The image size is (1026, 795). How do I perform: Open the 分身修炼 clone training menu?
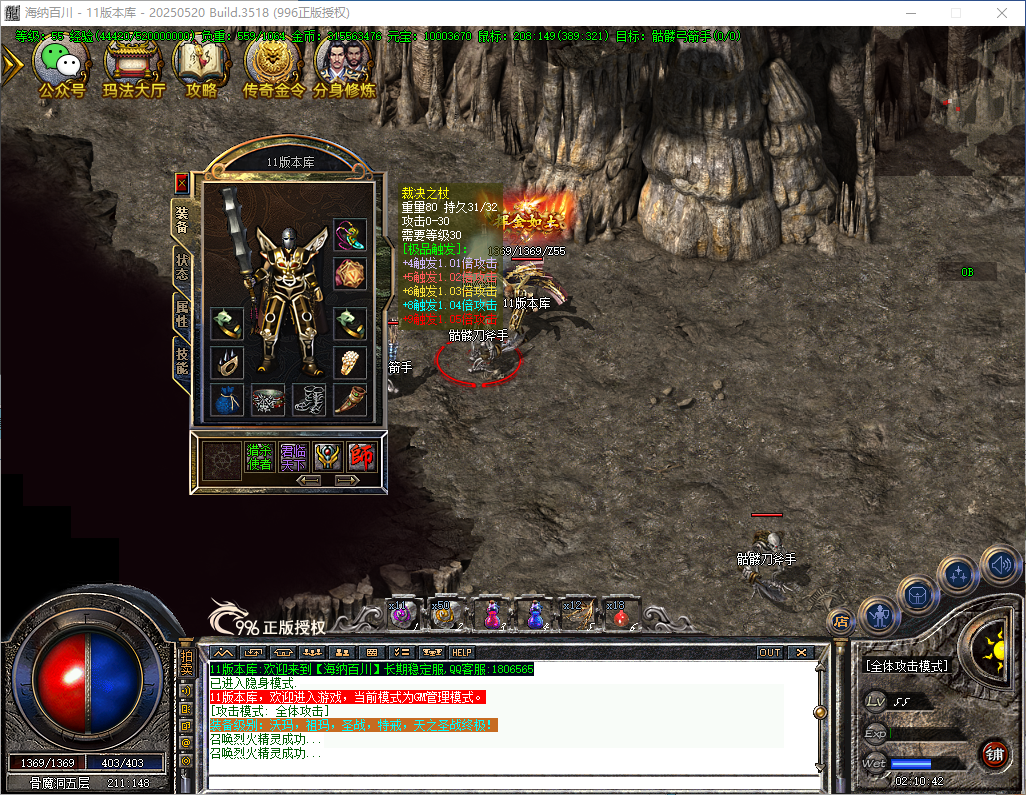tap(344, 66)
